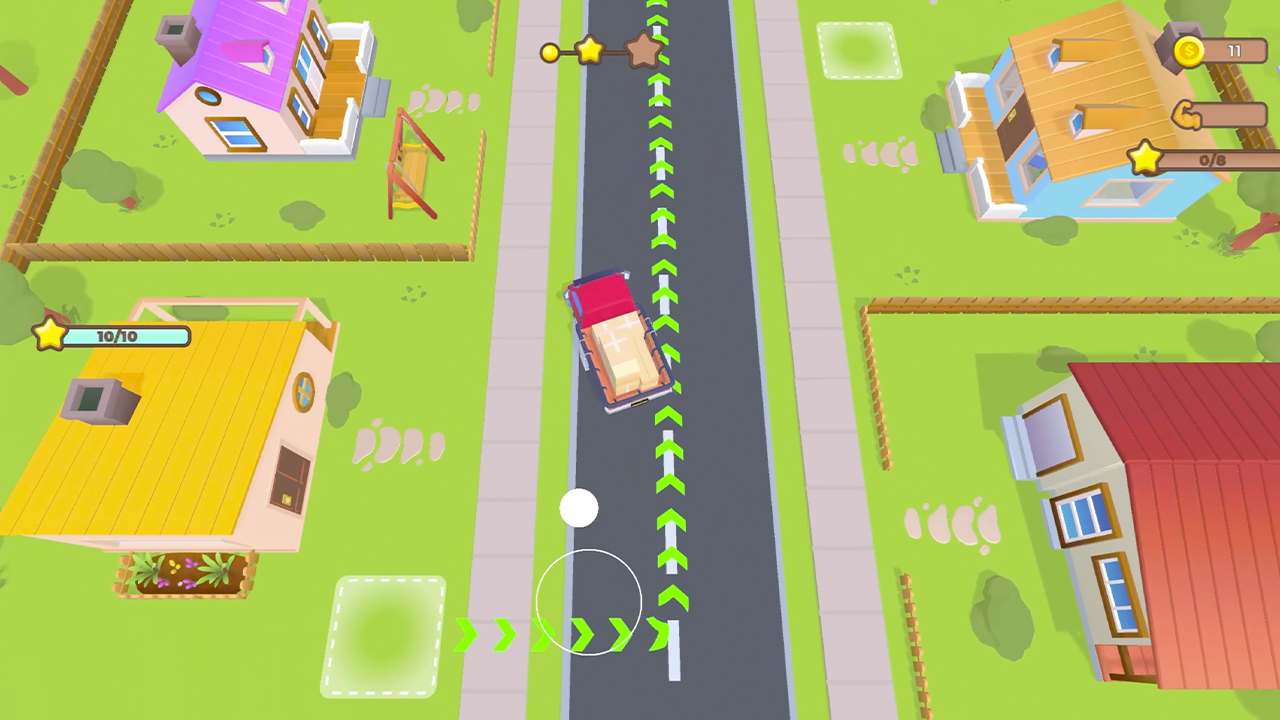
Task: Tap the yellow progress dot on the milestone track
Action: coord(551,54)
